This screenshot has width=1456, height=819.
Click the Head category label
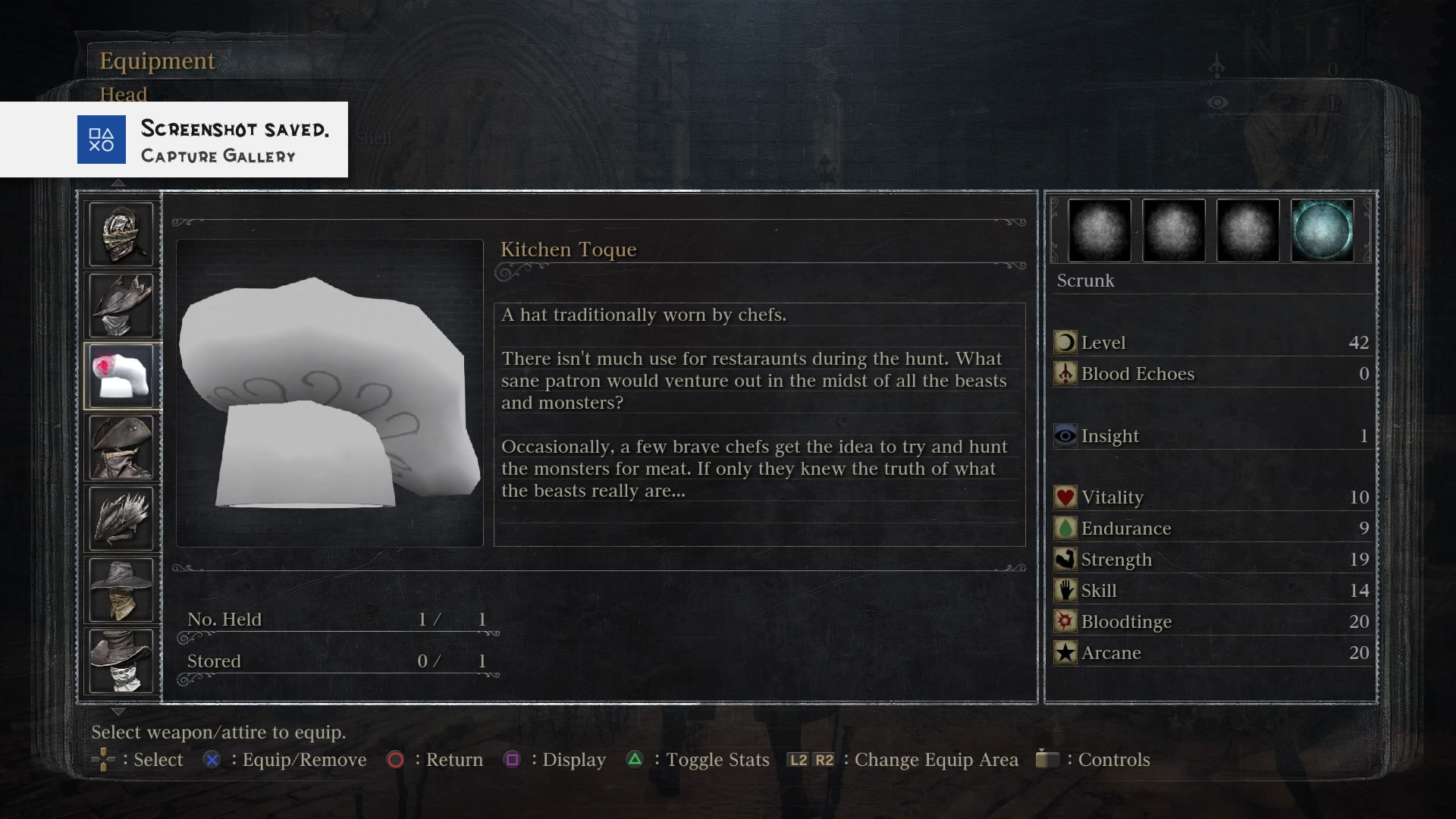tap(124, 94)
